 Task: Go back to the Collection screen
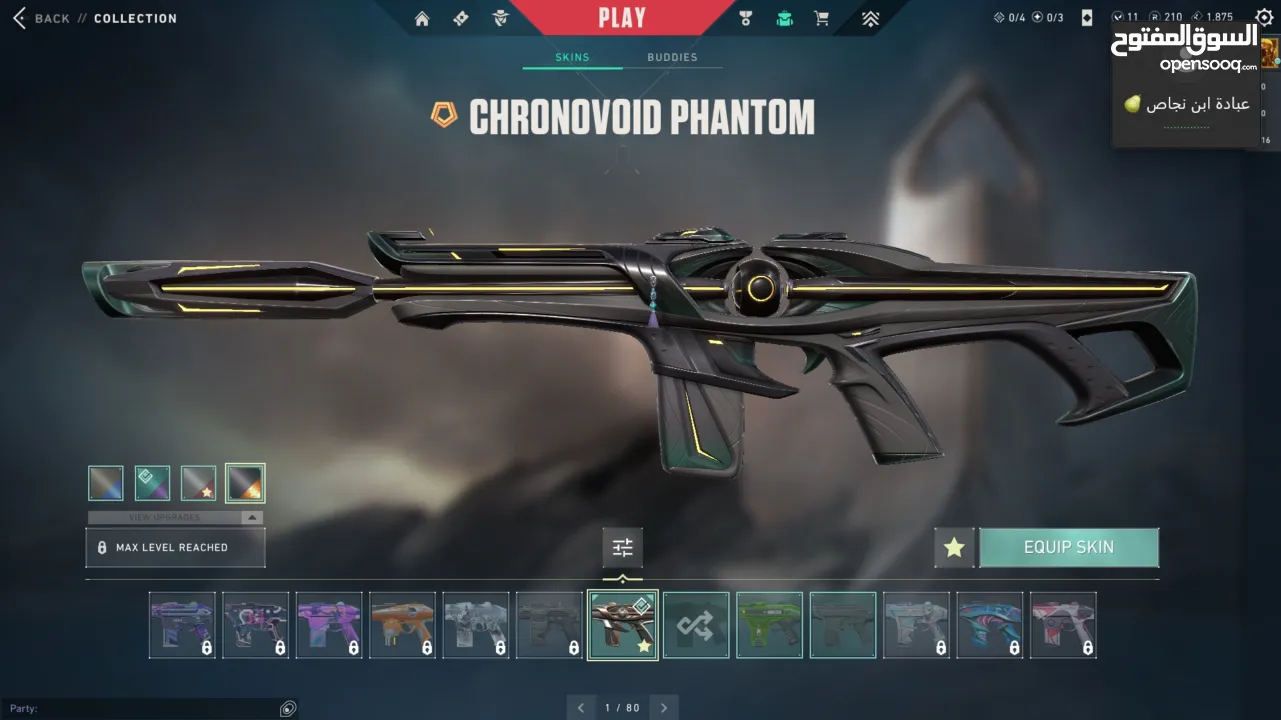[x=40, y=18]
